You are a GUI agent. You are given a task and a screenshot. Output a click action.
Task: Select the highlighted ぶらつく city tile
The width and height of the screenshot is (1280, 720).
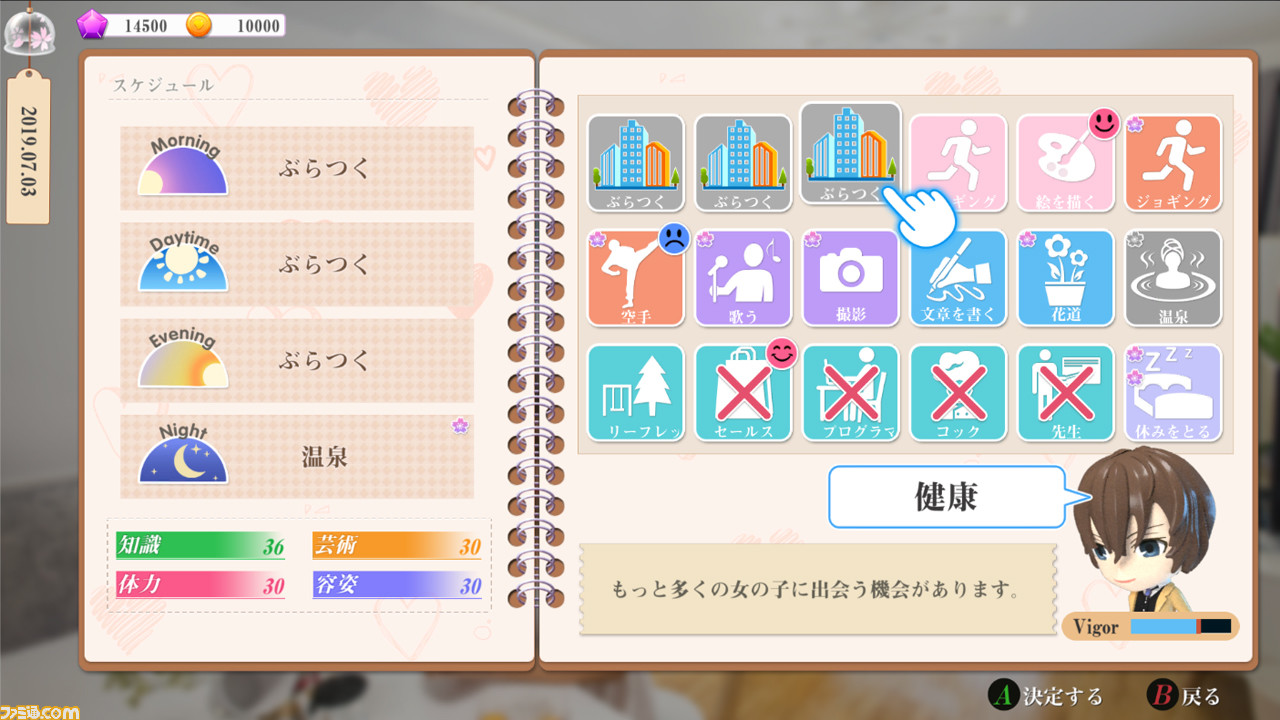[850, 160]
